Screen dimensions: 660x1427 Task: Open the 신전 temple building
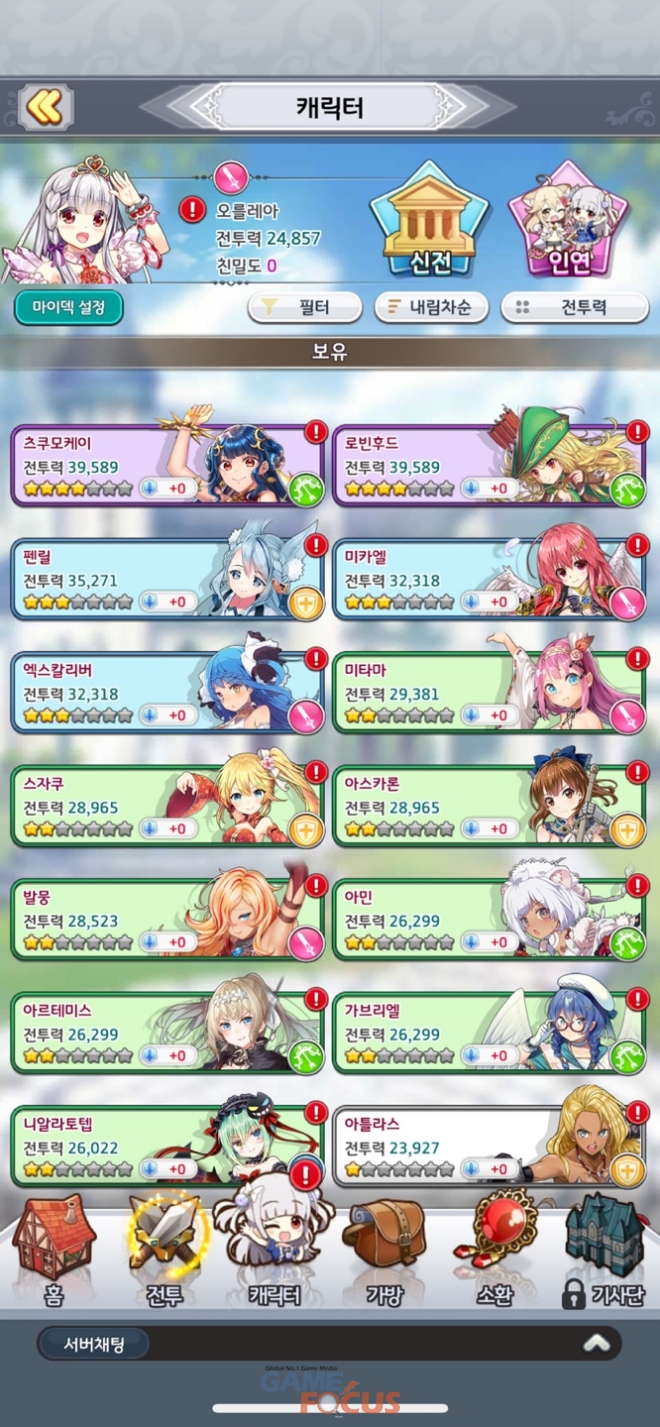[428, 222]
